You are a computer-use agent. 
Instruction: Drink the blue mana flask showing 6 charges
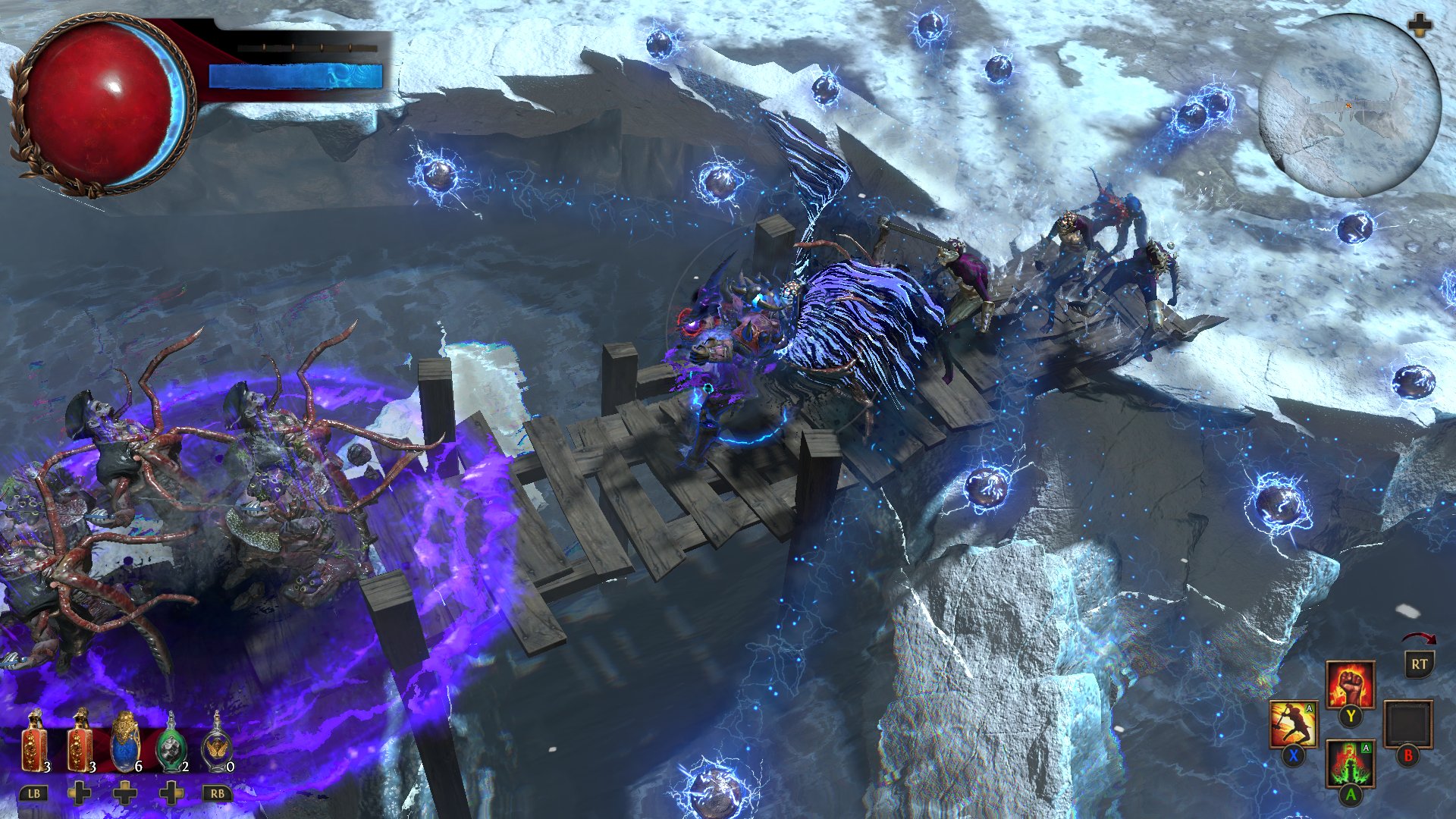(125, 745)
